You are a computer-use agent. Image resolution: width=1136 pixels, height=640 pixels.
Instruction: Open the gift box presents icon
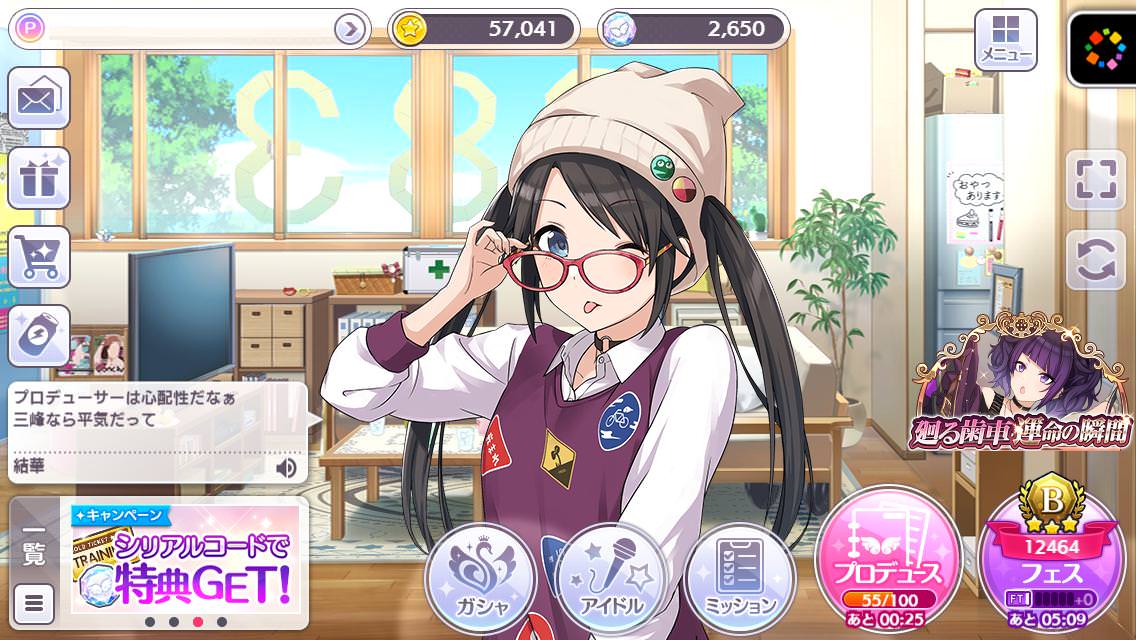coord(39,178)
